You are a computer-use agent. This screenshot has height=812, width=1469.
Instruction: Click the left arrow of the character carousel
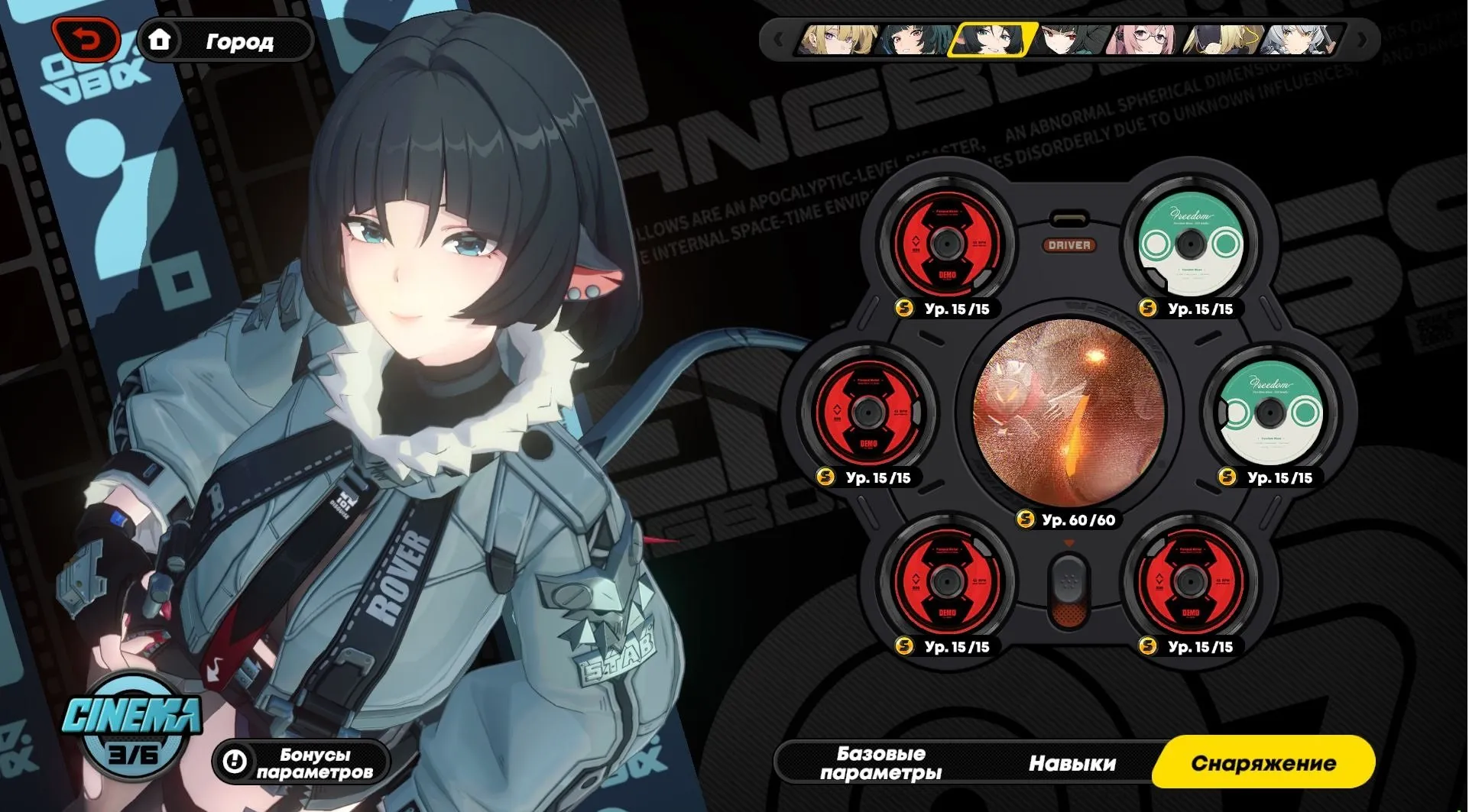pos(778,38)
